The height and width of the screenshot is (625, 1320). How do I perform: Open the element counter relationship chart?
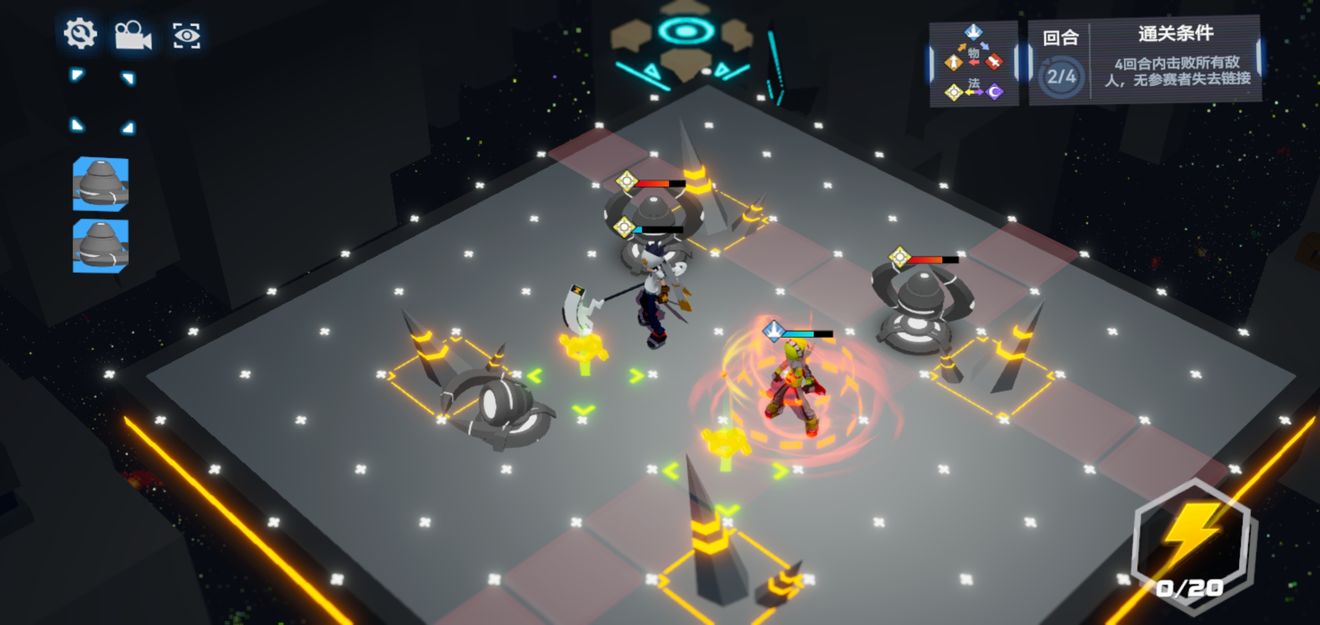(973, 64)
